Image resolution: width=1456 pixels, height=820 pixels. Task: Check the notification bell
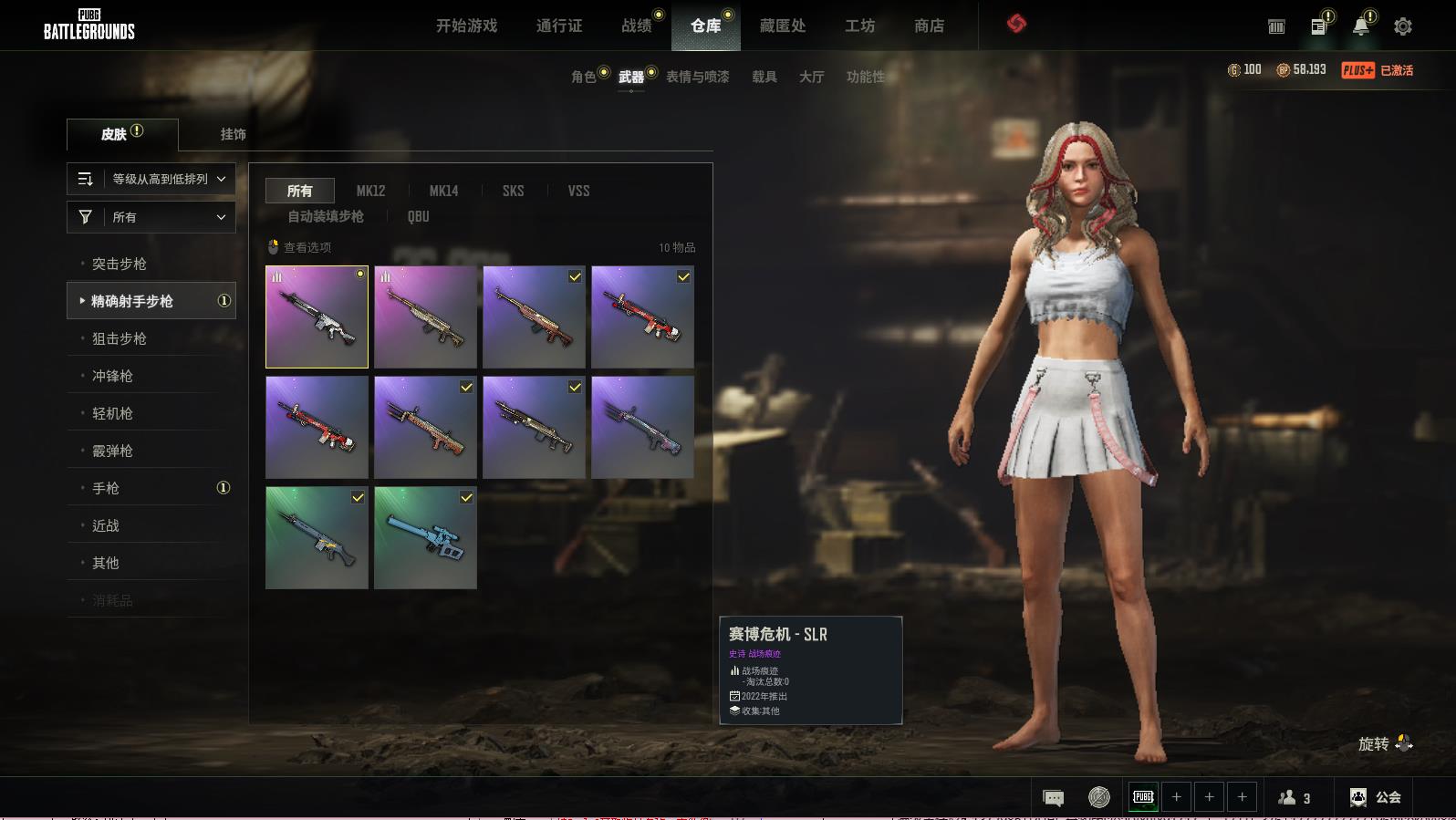click(1360, 26)
